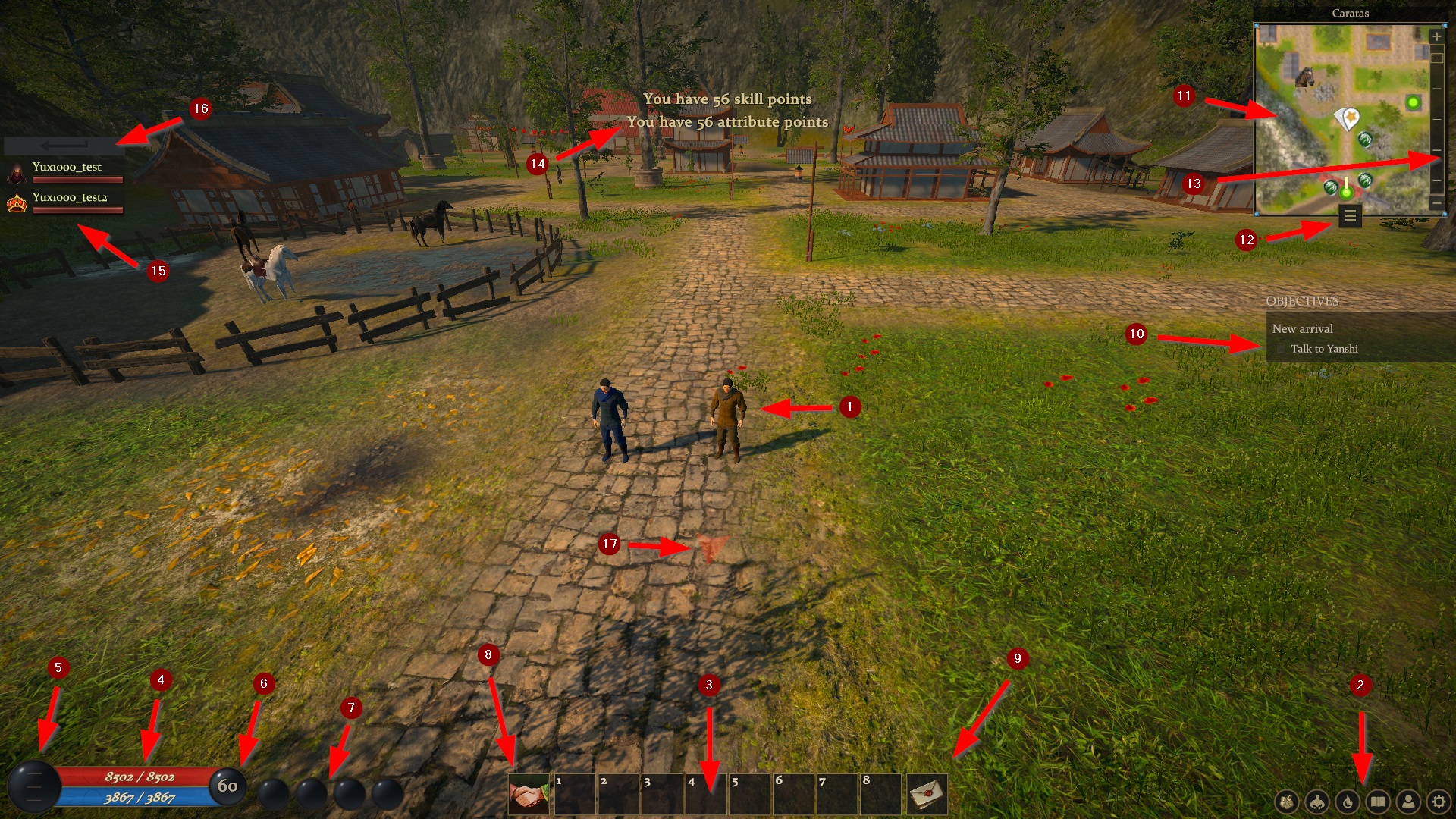Zoom out the minimap with minus button

(x=1436, y=203)
